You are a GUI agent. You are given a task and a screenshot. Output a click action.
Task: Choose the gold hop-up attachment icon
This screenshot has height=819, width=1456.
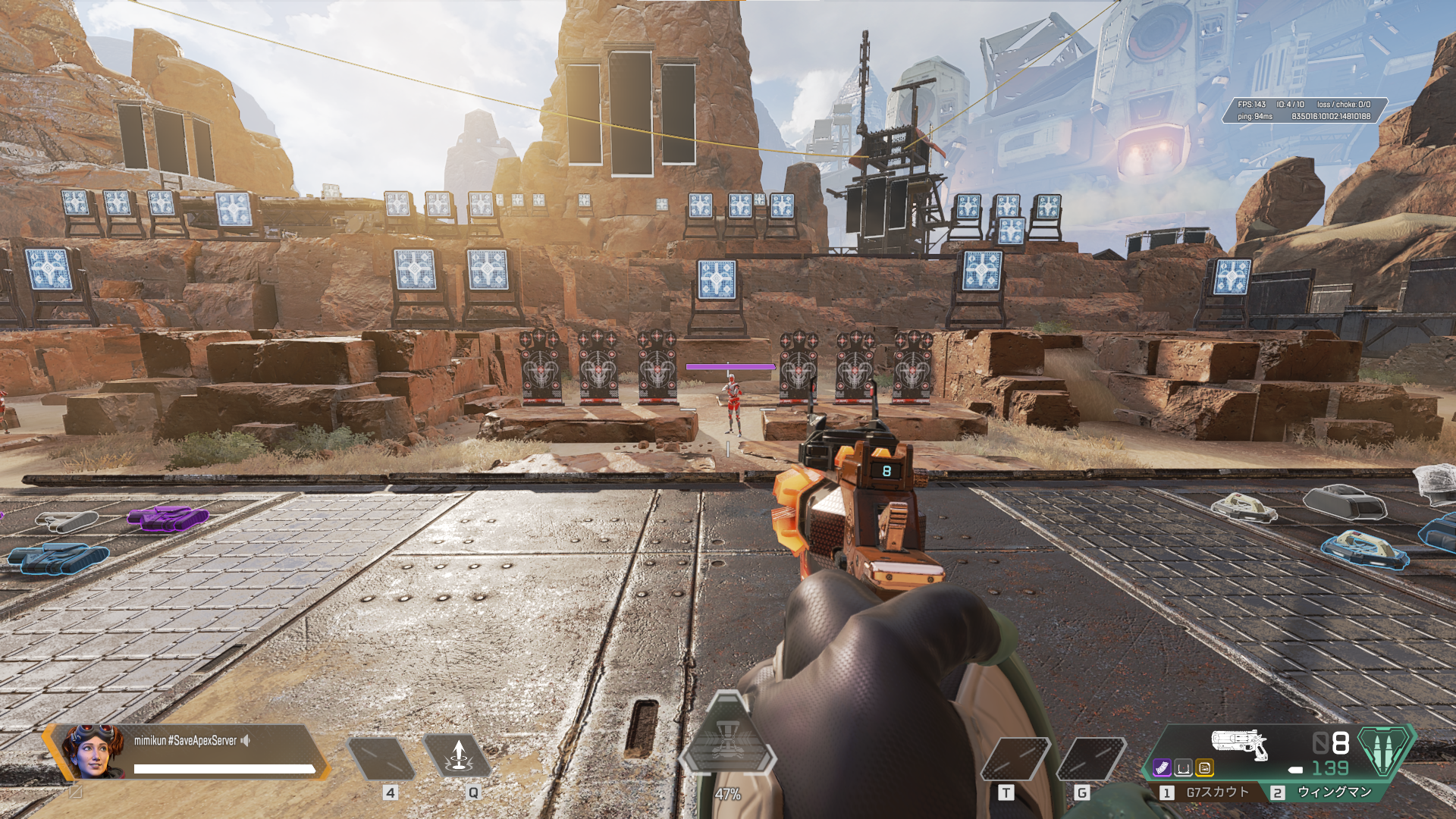[1204, 768]
